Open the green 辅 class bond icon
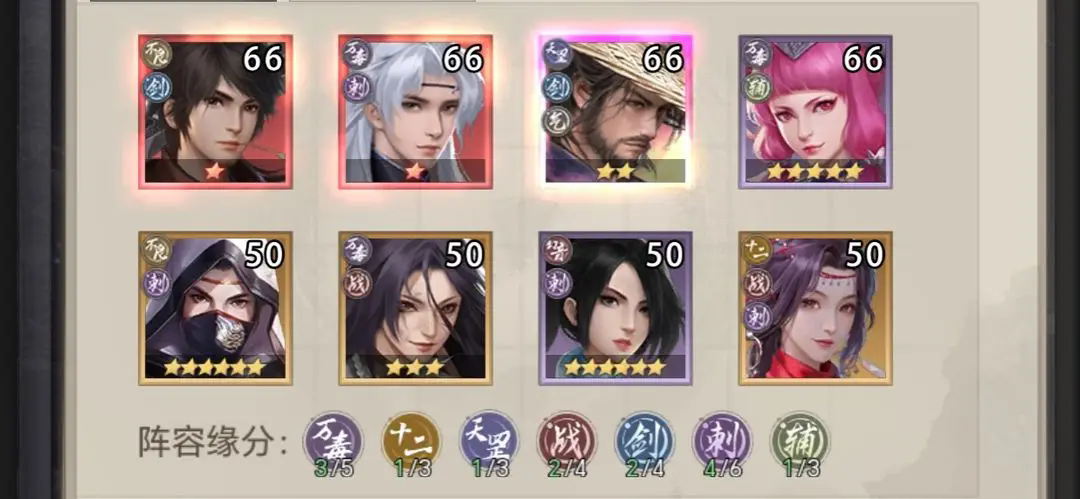This screenshot has width=1080, height=499. tap(799, 440)
